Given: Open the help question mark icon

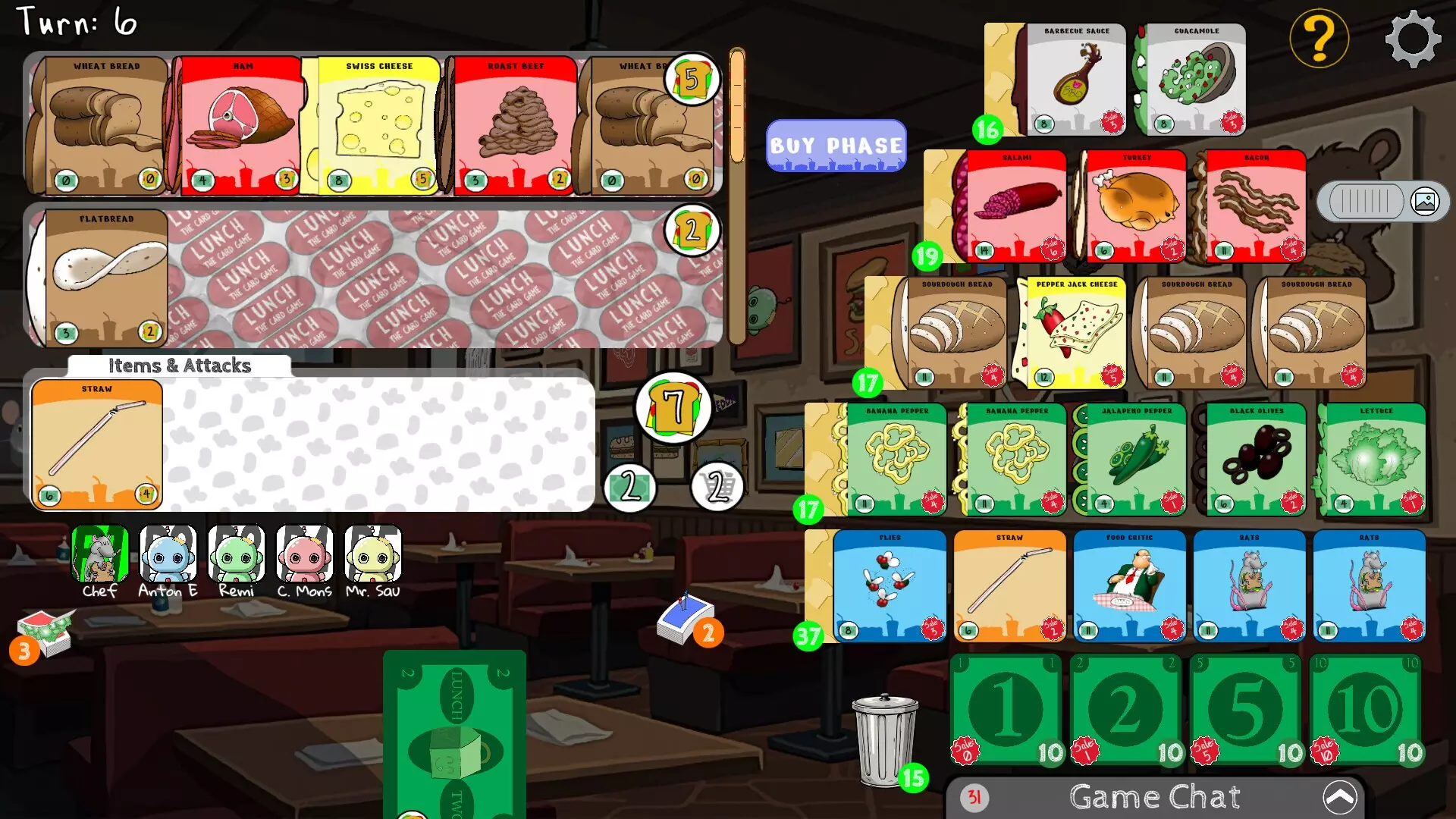Looking at the screenshot, I should [1319, 36].
